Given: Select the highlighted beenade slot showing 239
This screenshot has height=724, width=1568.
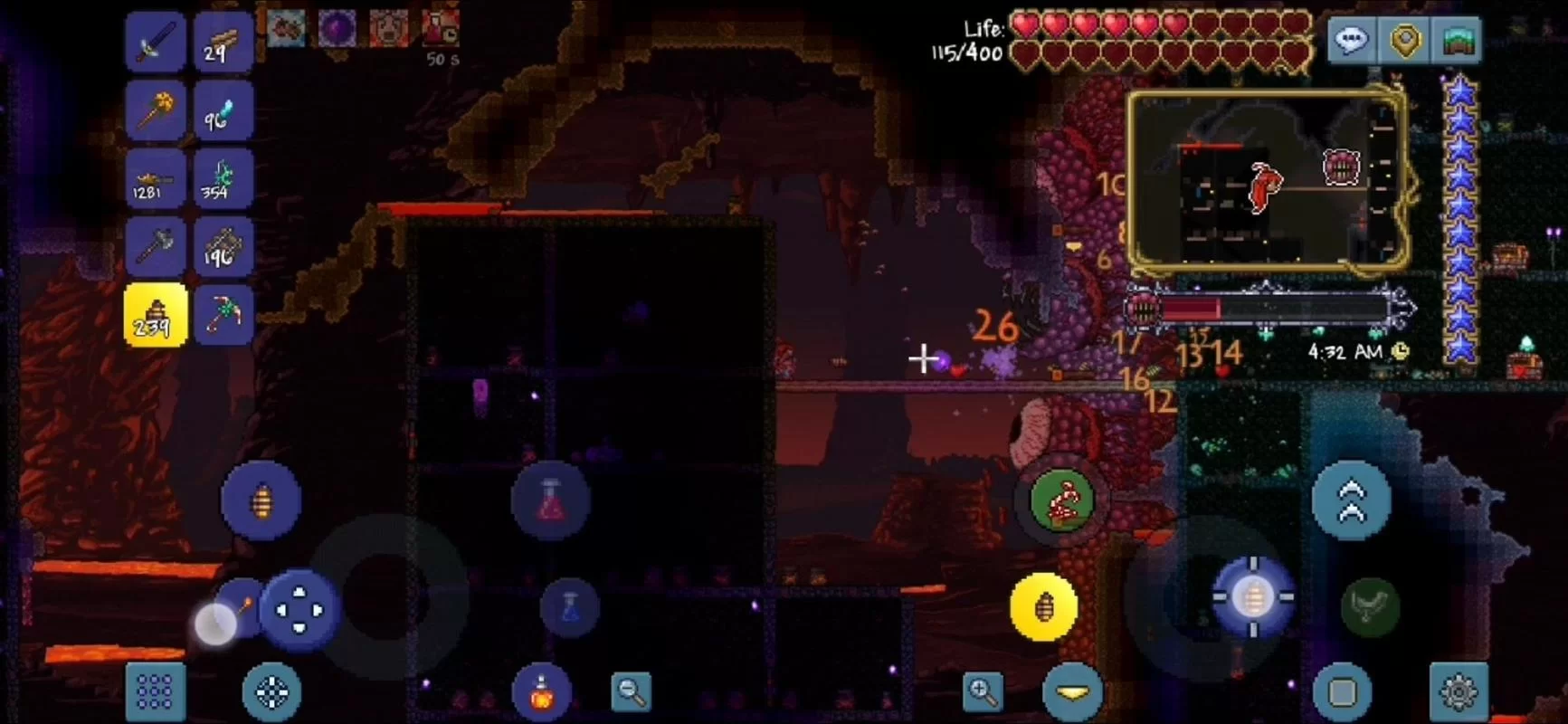Looking at the screenshot, I should click(156, 316).
